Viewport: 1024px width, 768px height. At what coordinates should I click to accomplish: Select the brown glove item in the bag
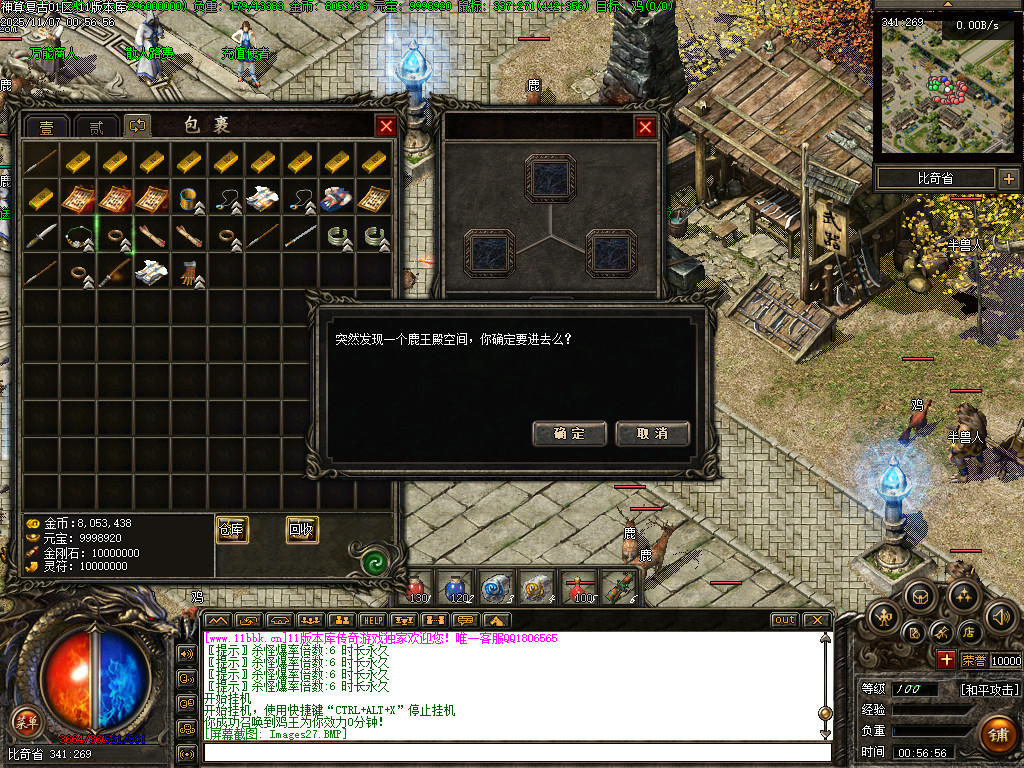(192, 272)
